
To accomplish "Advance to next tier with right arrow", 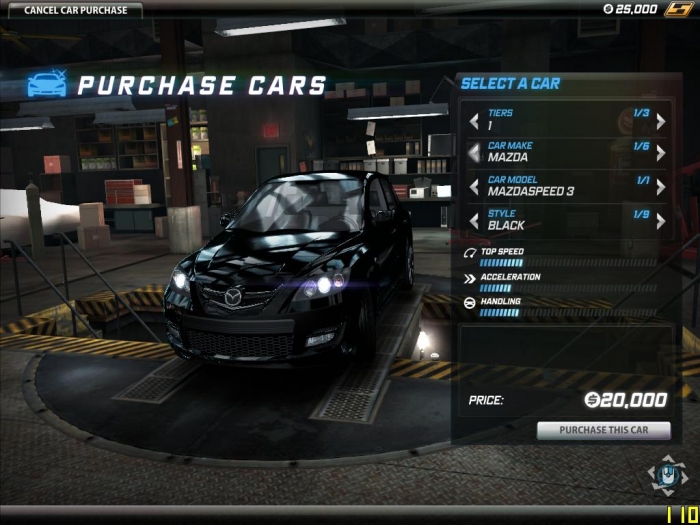I will pyautogui.click(x=660, y=122).
